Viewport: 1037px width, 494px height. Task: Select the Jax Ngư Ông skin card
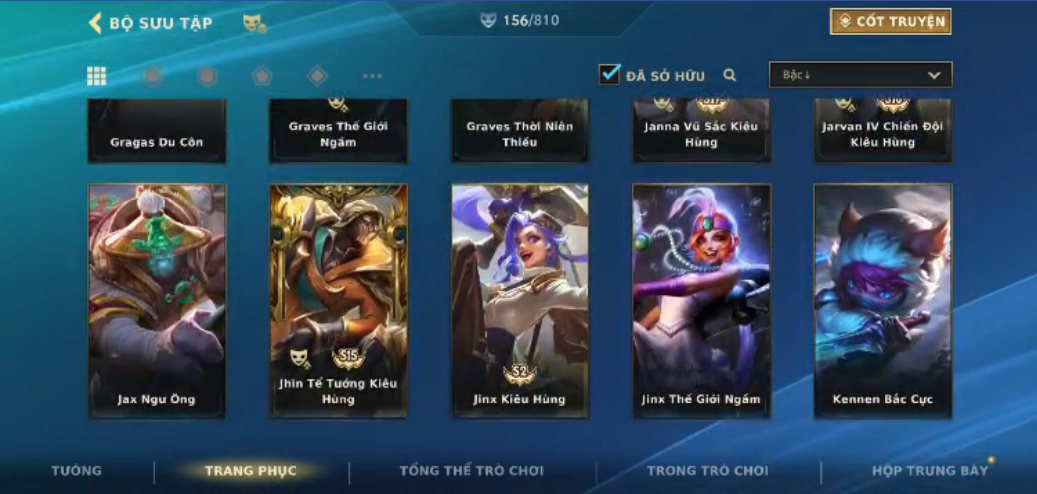click(x=157, y=300)
